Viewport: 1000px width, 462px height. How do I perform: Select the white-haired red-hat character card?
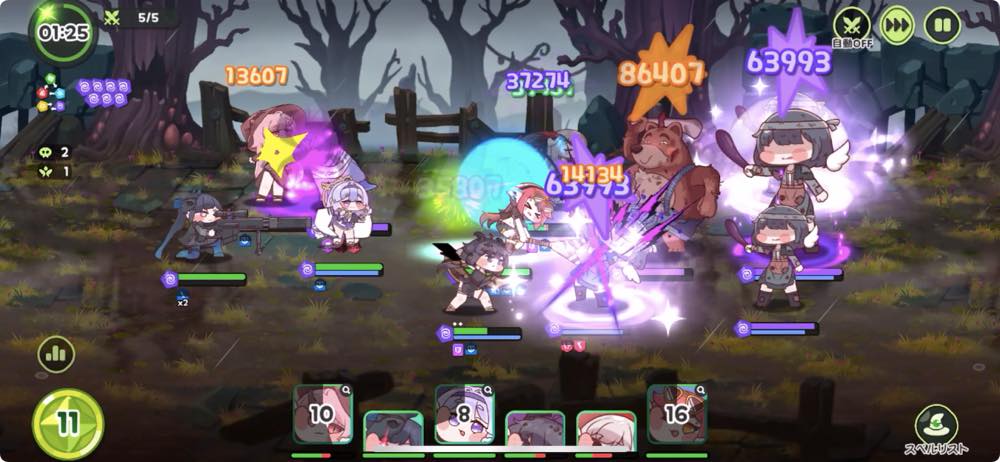pyautogui.click(x=606, y=432)
